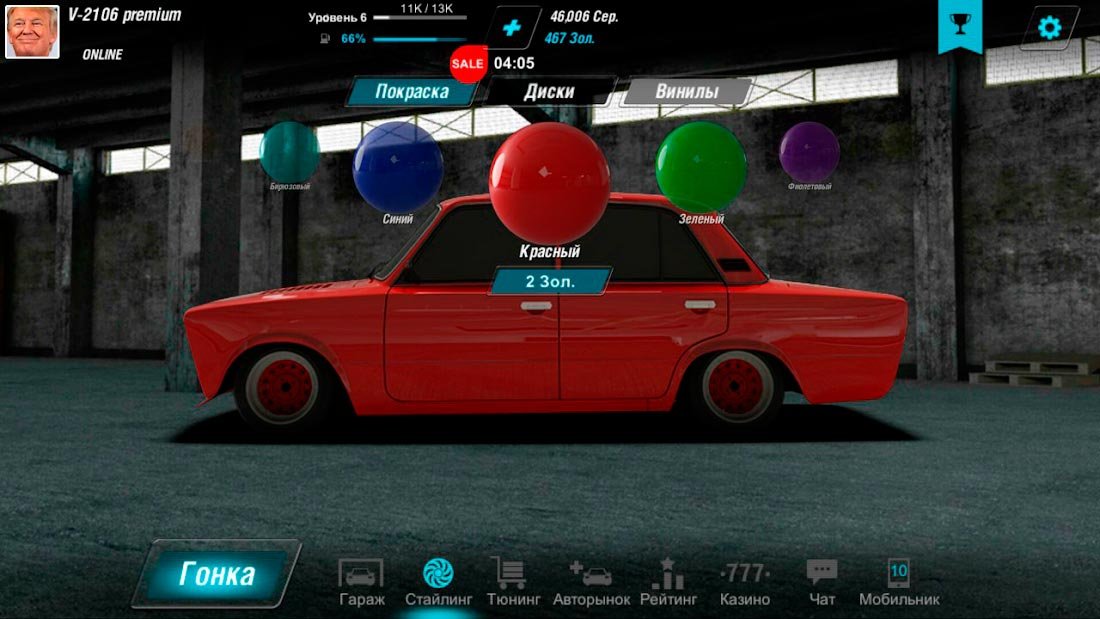Open the Чат window
The image size is (1100, 619).
822,583
